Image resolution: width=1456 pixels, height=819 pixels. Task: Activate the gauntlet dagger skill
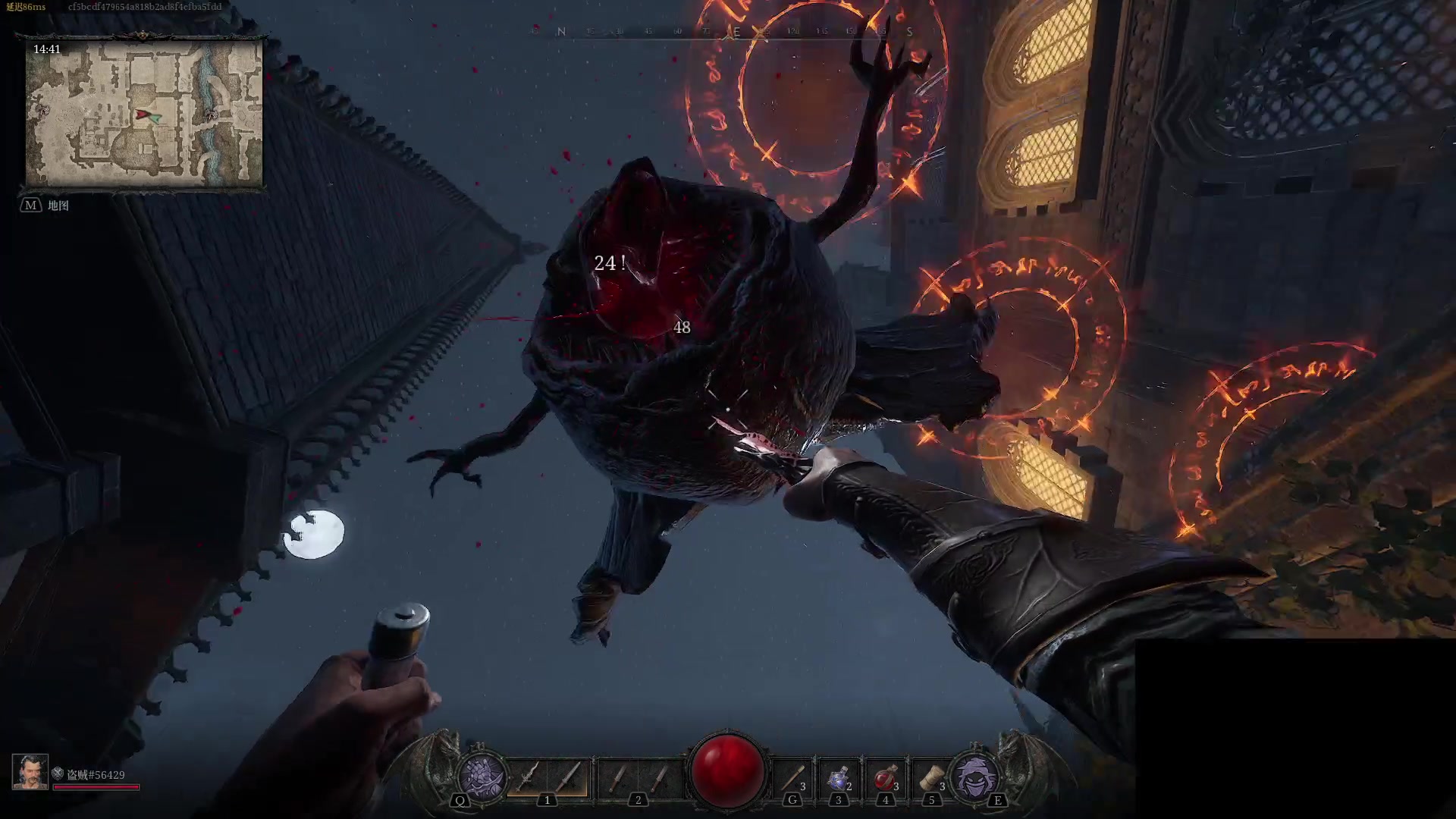click(x=483, y=777)
